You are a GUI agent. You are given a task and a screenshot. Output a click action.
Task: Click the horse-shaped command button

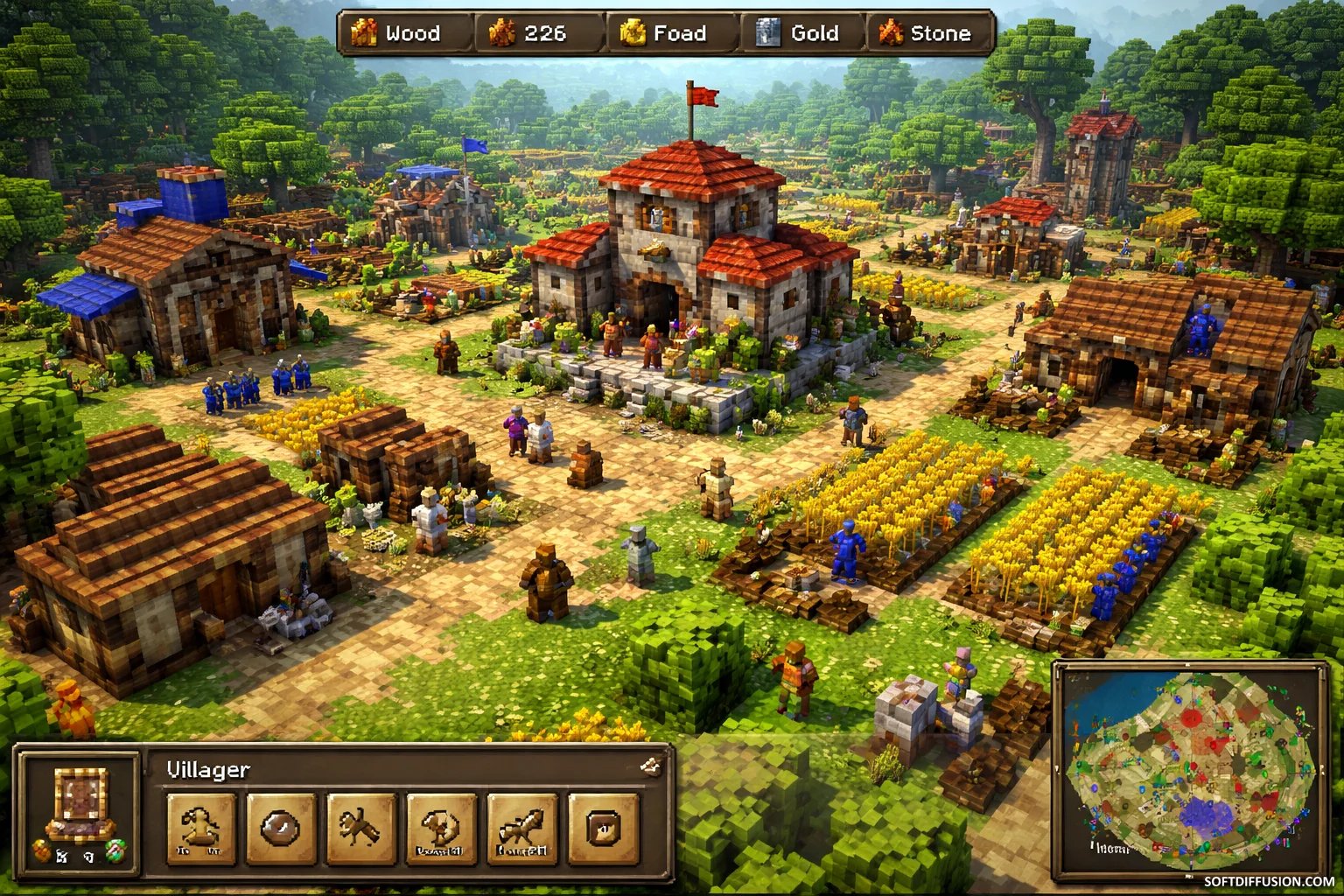point(521,828)
